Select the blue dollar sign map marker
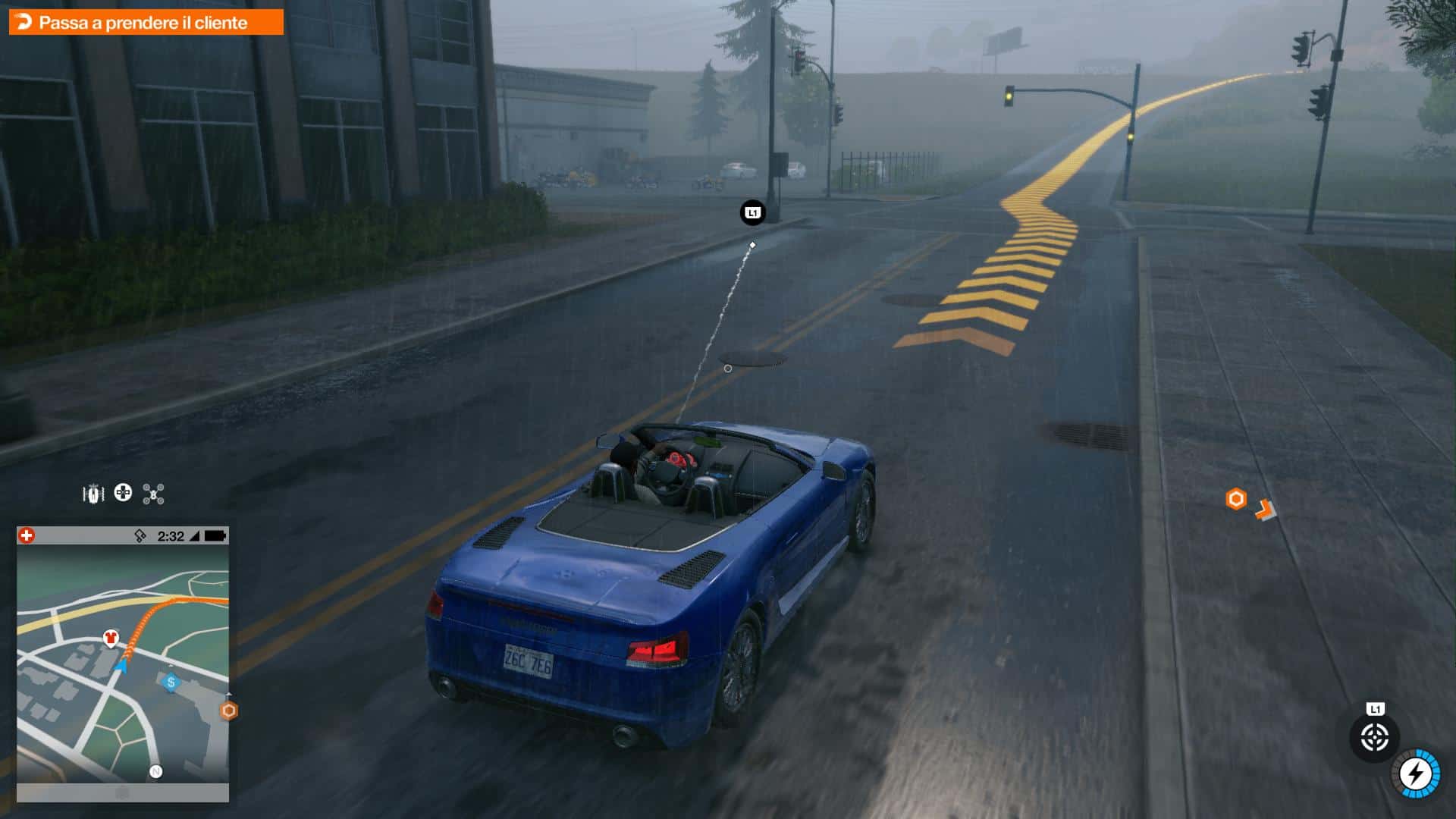The height and width of the screenshot is (819, 1456). [x=171, y=682]
